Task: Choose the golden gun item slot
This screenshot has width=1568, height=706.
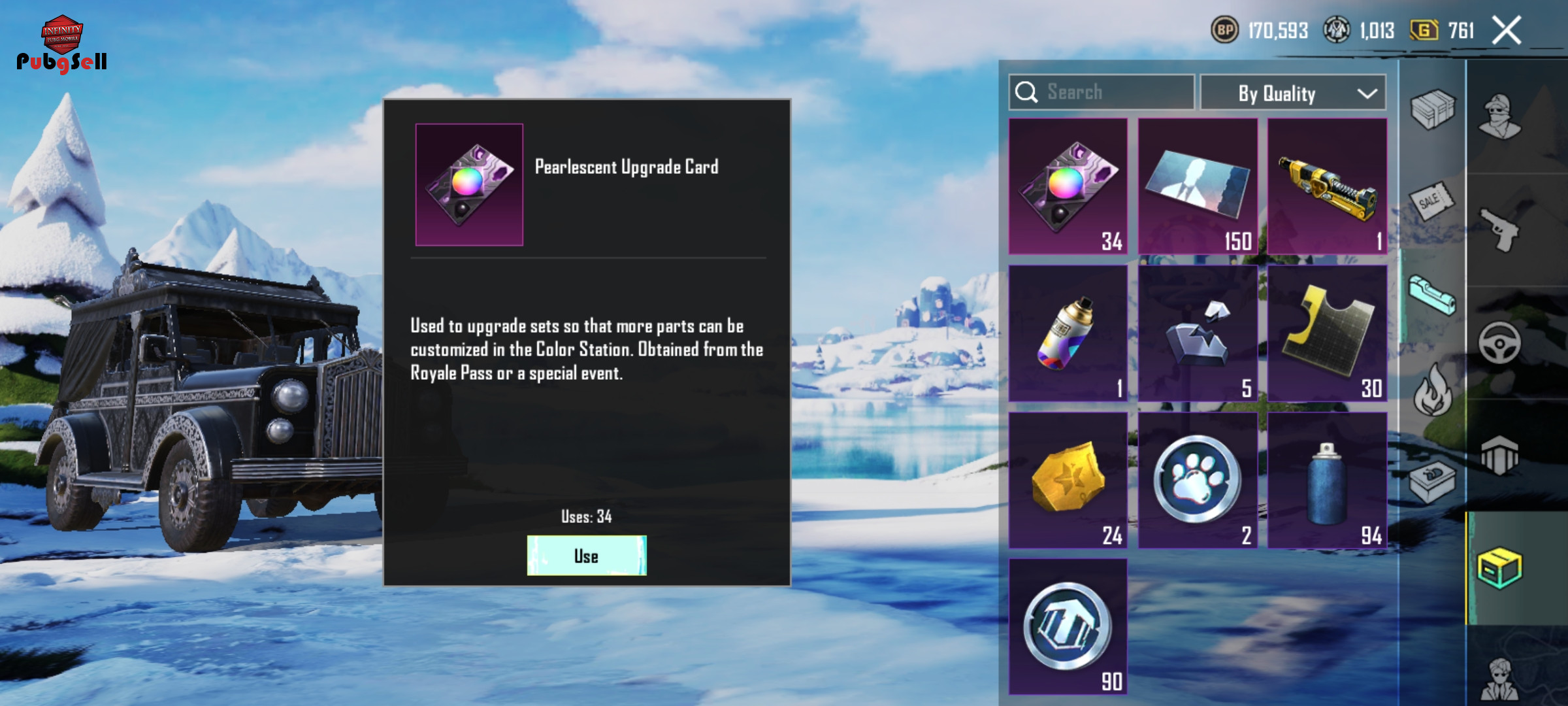Action: pyautogui.click(x=1327, y=186)
